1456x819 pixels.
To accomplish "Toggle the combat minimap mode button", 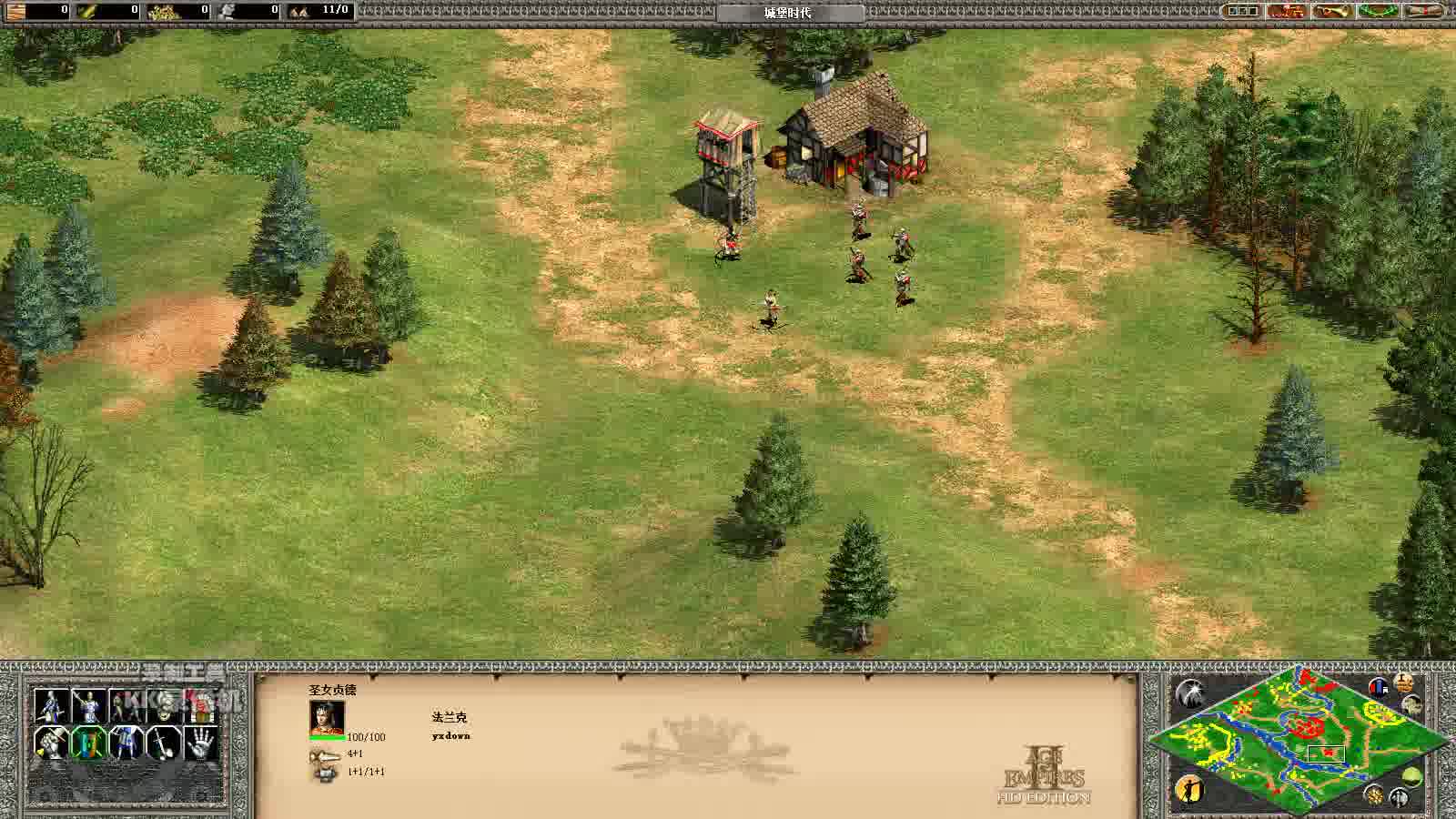I will pyautogui.click(x=1379, y=687).
